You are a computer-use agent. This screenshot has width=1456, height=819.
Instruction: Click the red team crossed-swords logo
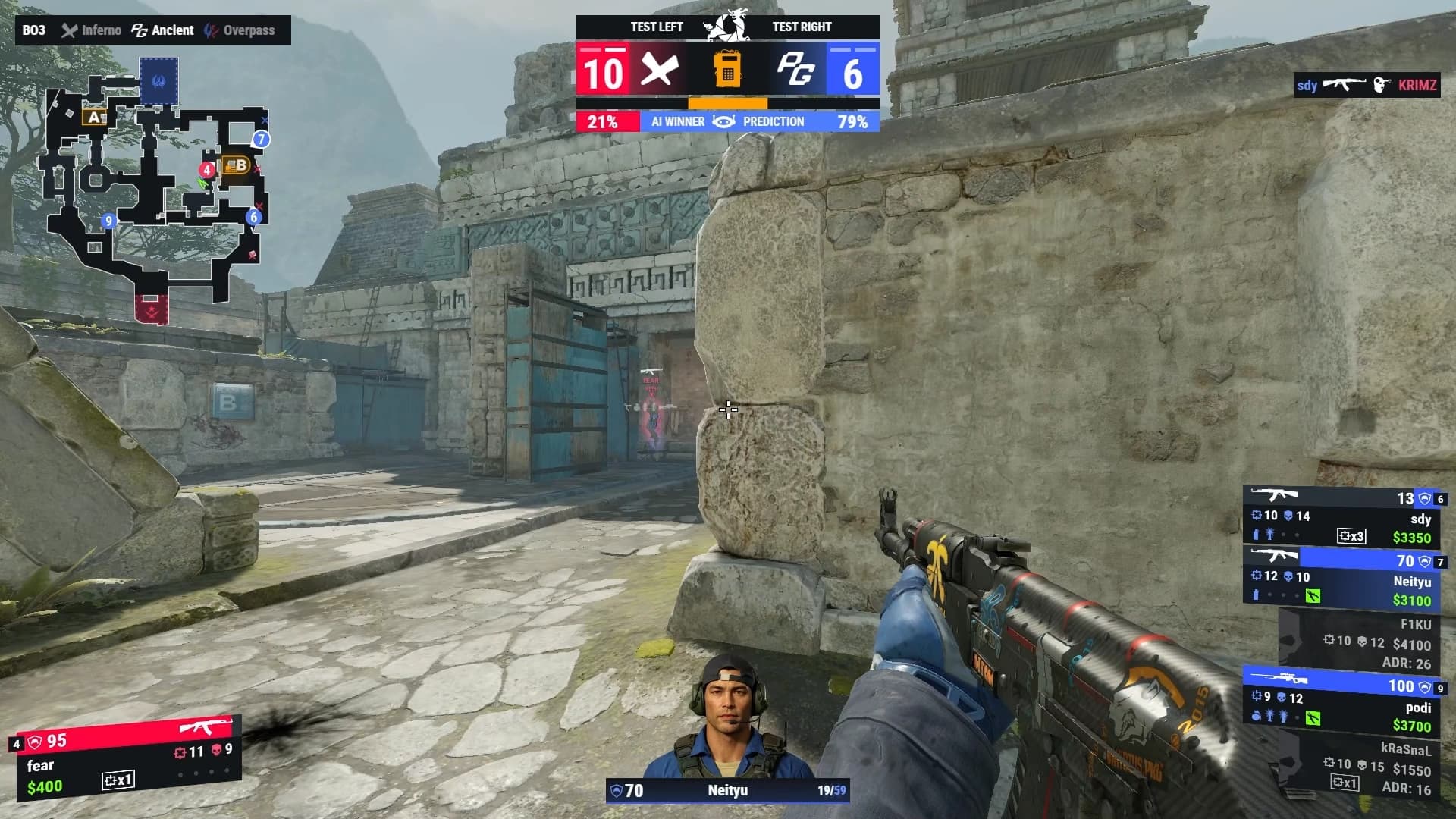click(658, 71)
